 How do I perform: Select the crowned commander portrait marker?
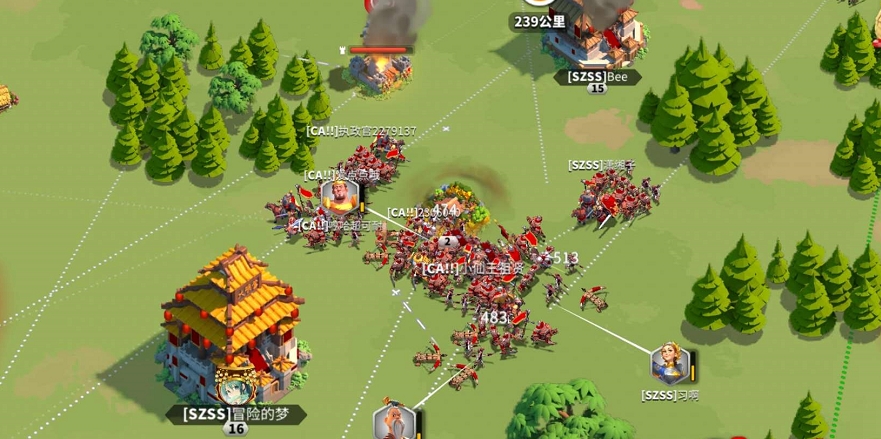click(340, 197)
